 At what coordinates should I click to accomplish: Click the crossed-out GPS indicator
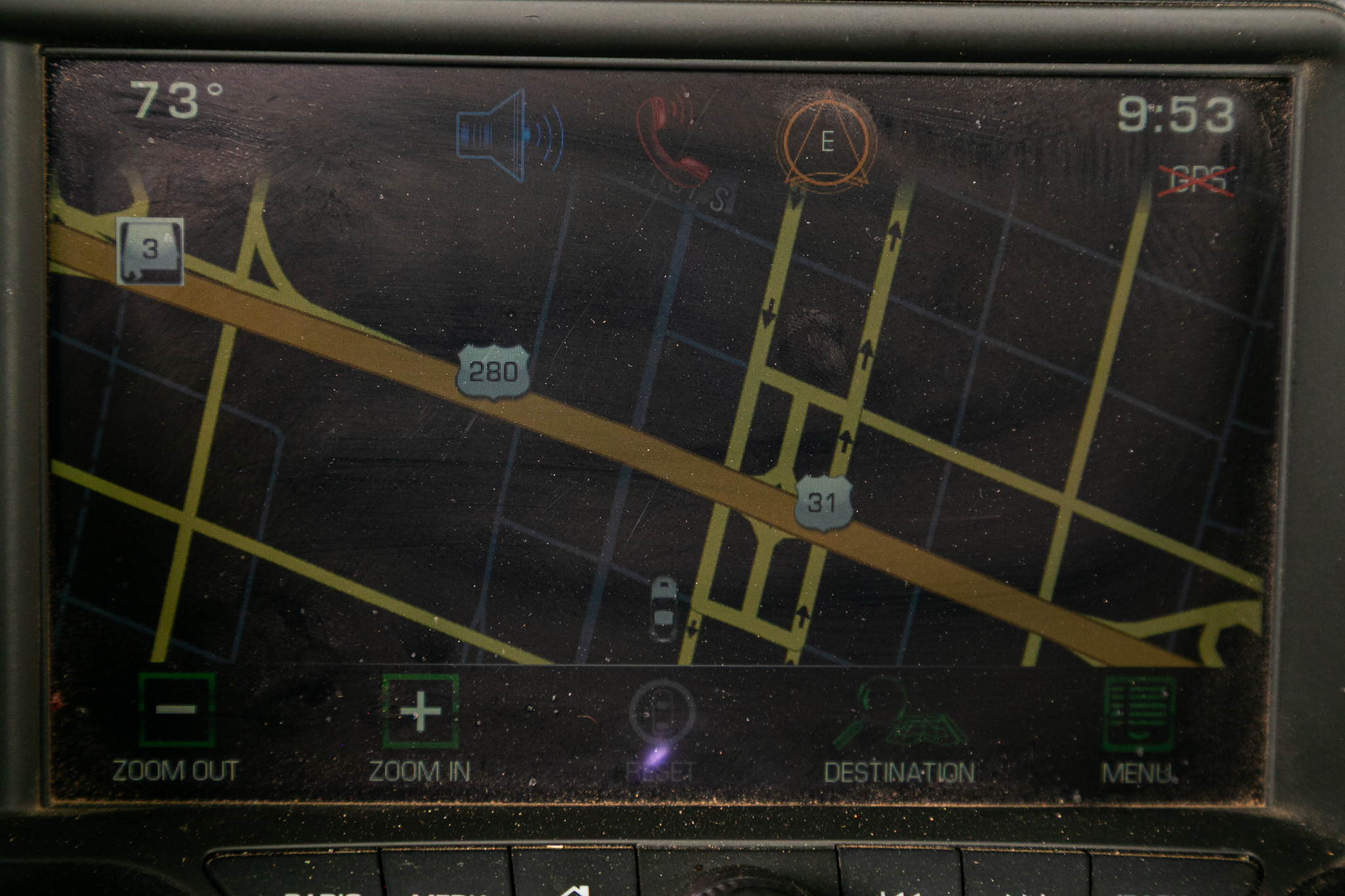(1196, 180)
